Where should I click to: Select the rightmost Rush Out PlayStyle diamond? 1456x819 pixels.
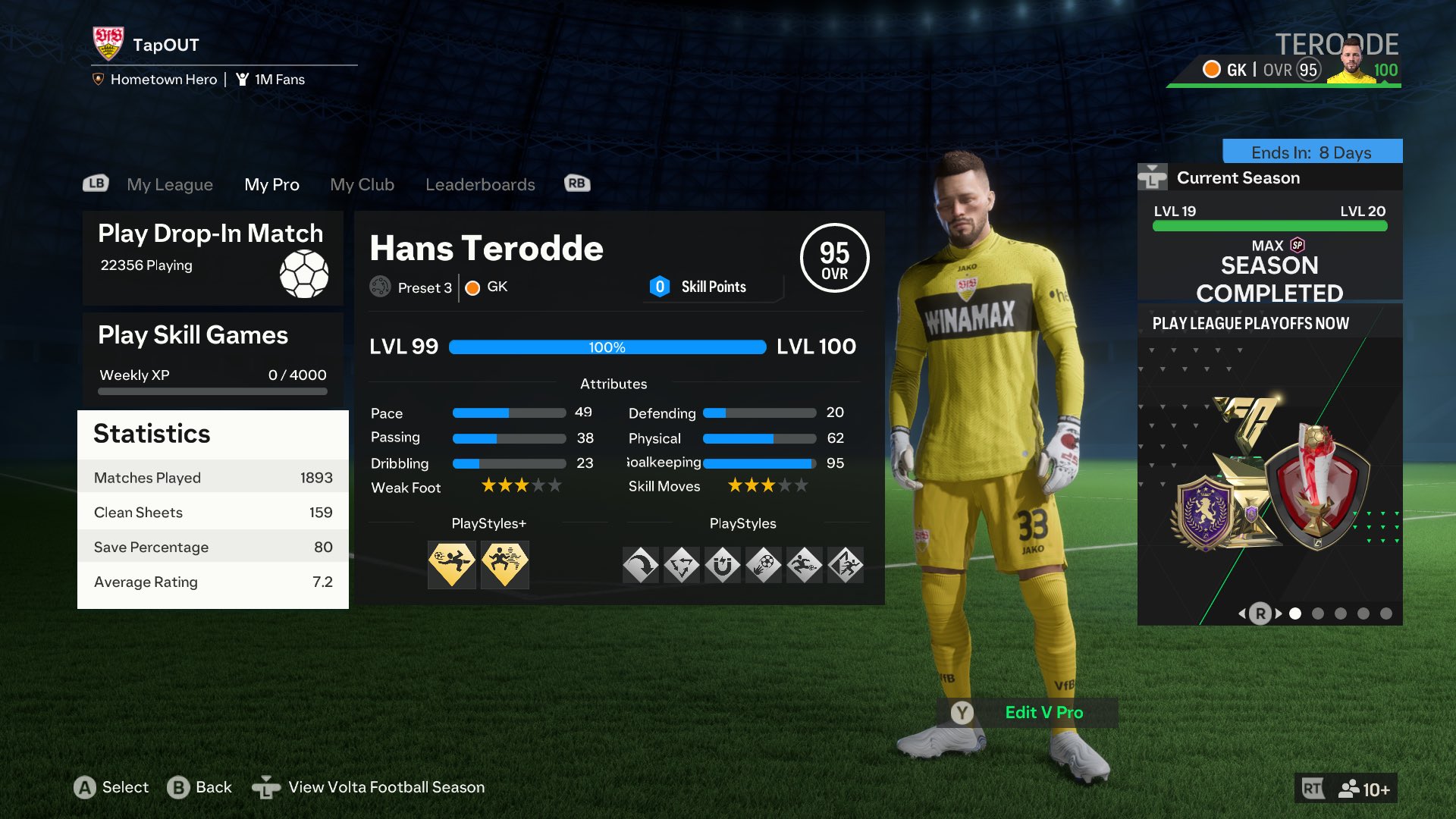pyautogui.click(x=846, y=565)
